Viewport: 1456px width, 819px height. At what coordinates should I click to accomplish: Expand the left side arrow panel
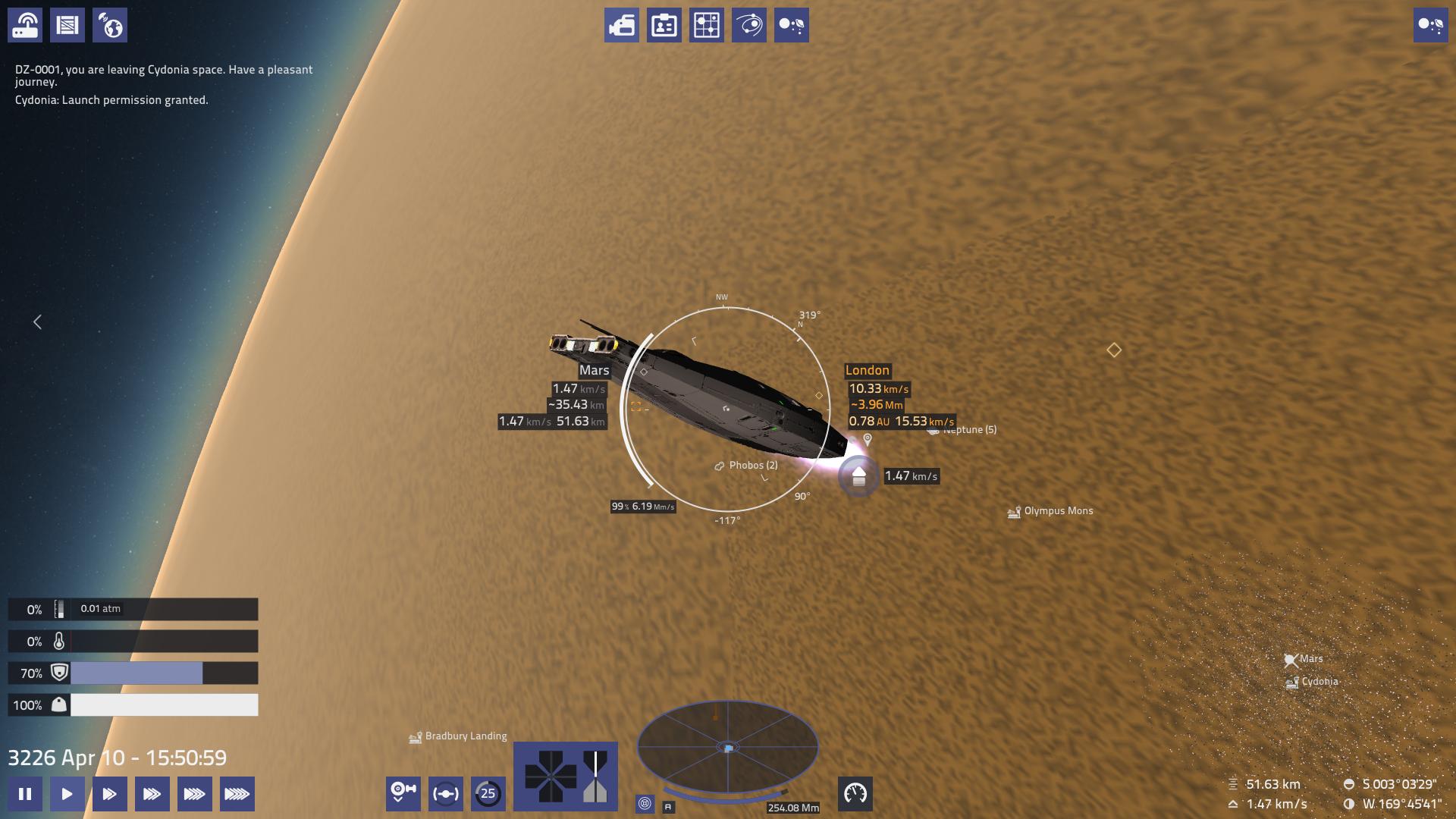[x=37, y=322]
